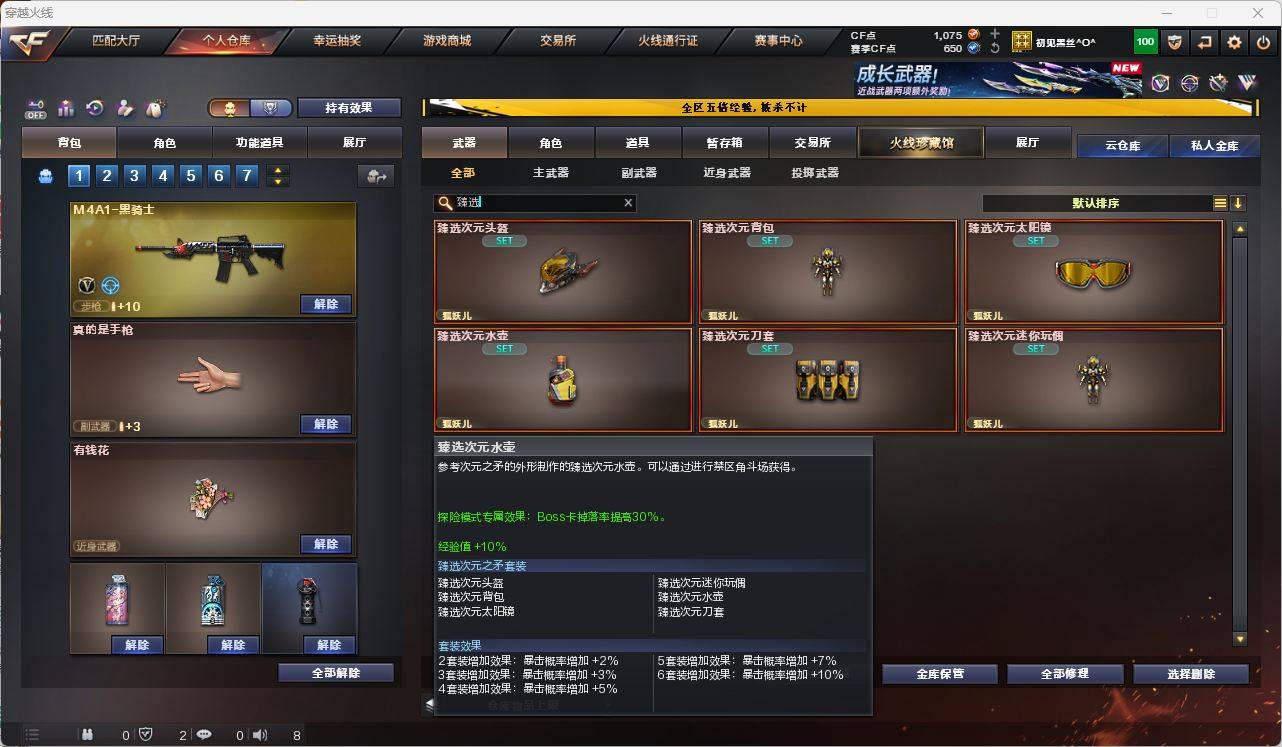1282x747 pixels.
Task: Click the backpack transfer icon beside page numbers
Action: click(x=374, y=176)
